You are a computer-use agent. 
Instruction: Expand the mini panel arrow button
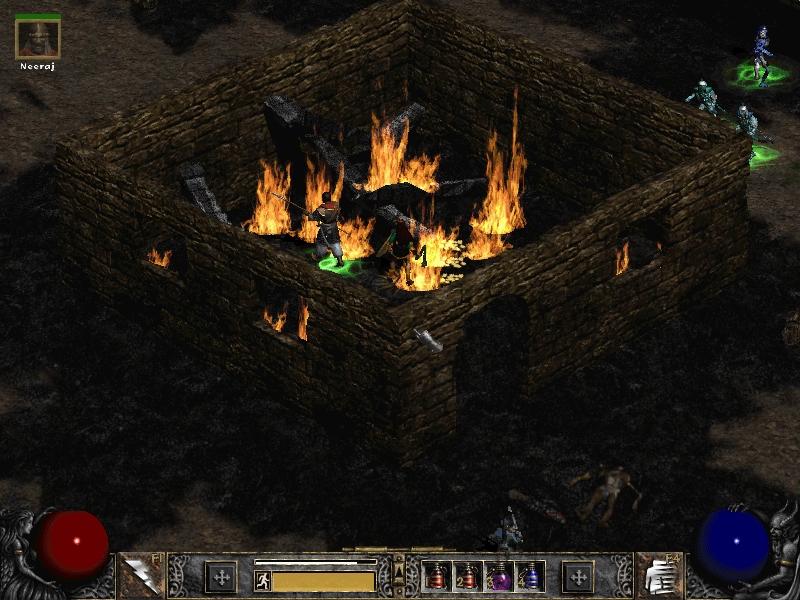pyautogui.click(x=399, y=572)
